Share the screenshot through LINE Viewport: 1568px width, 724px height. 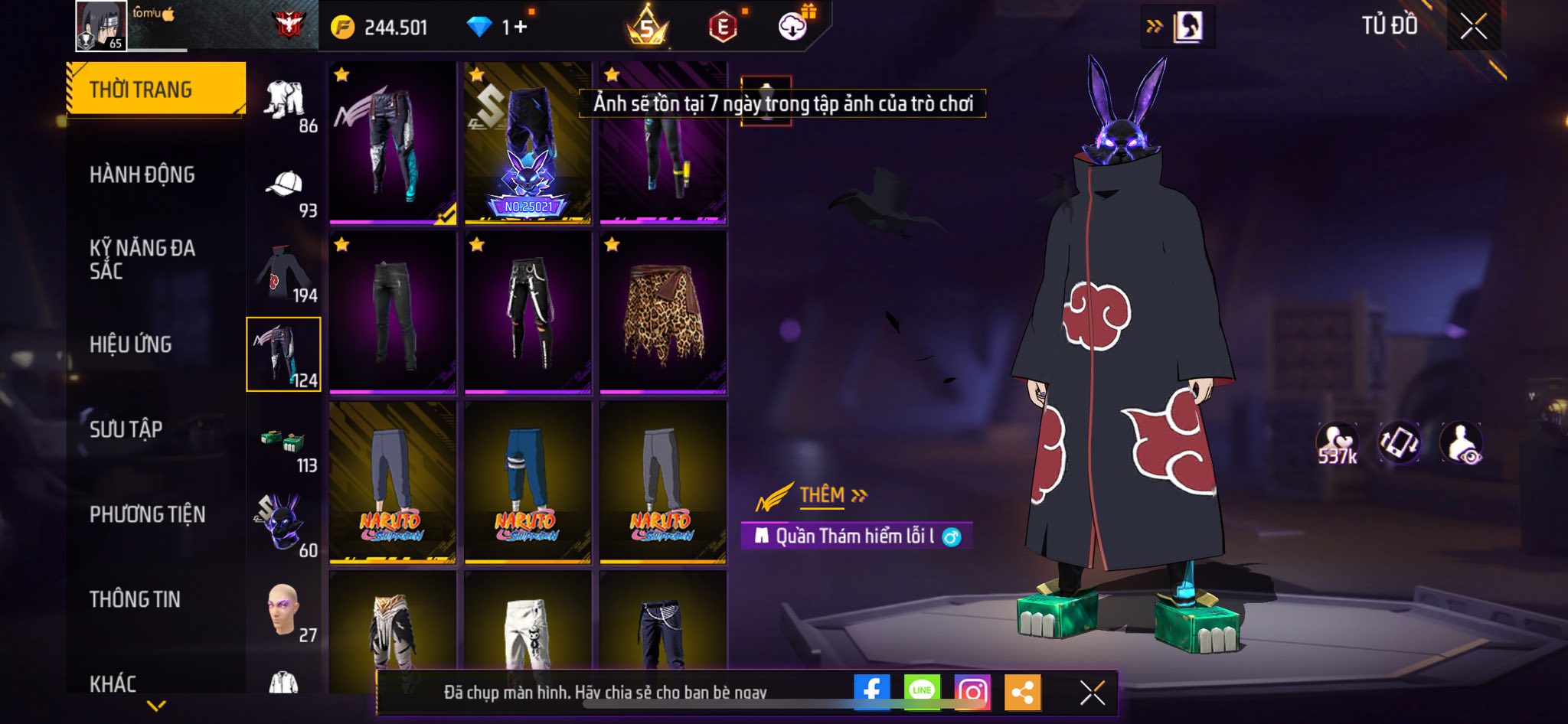(922, 693)
